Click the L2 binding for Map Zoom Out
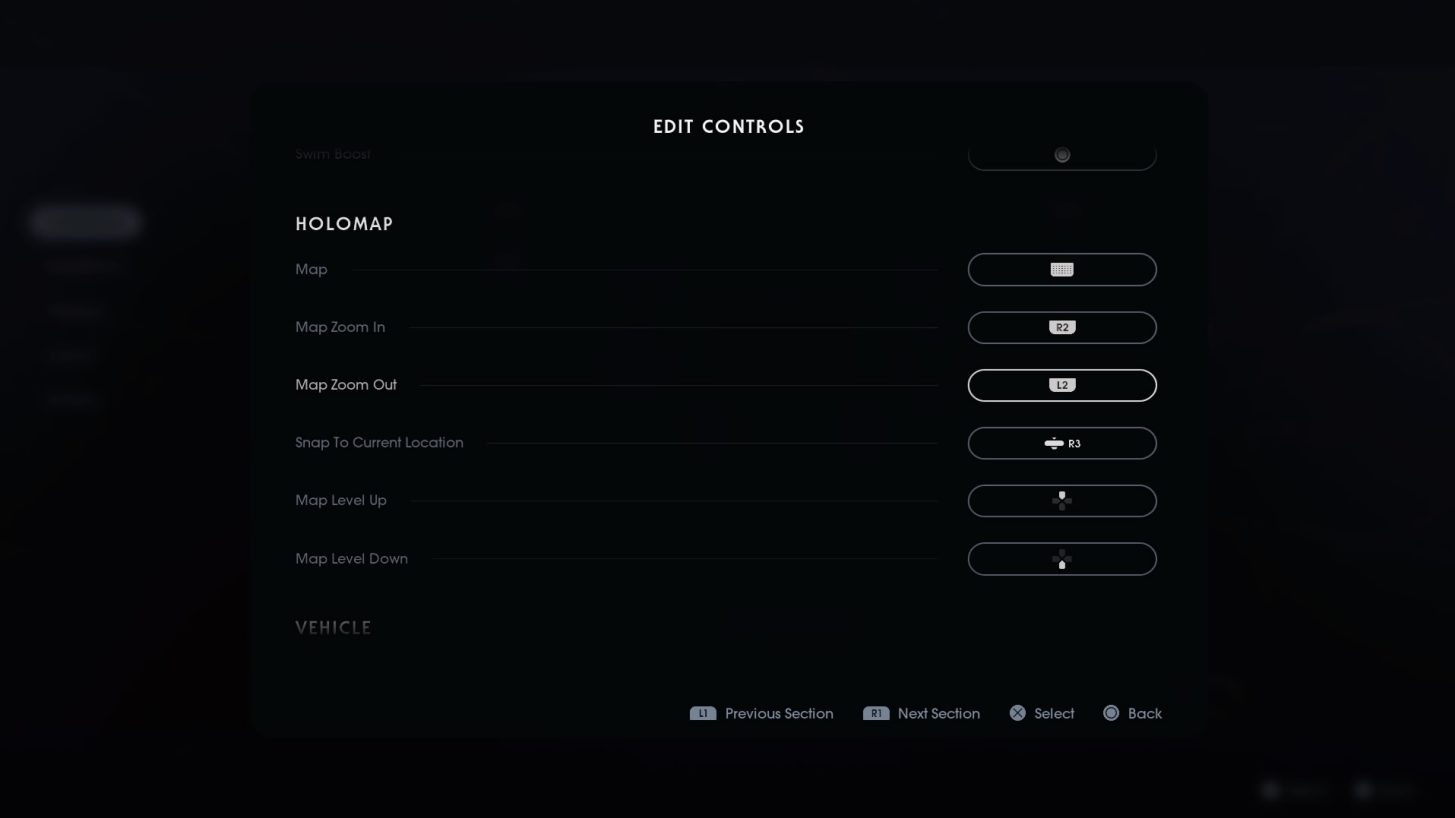Screen dimensions: 1455x818 (x=1061, y=384)
